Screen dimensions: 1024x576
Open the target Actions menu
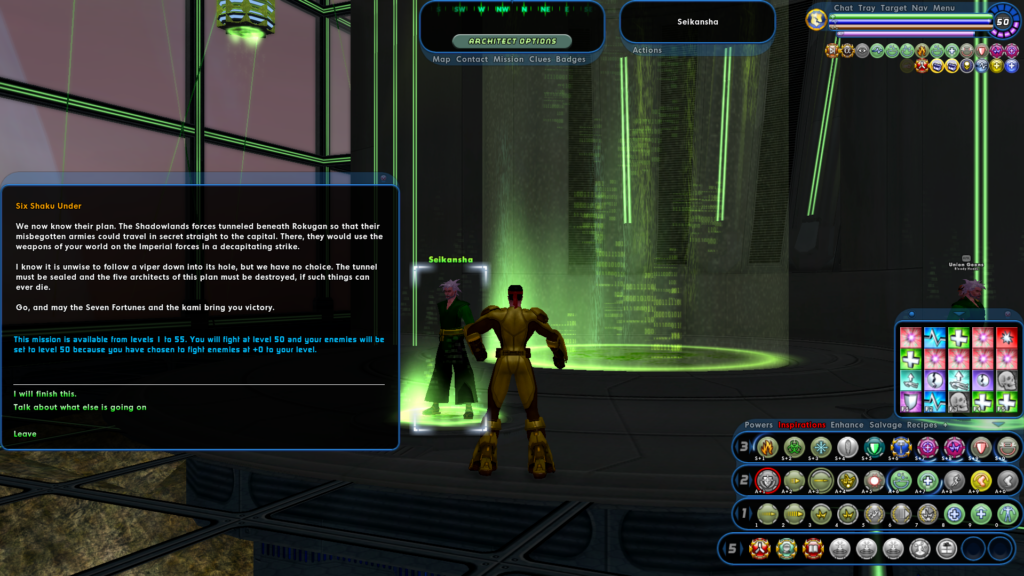tap(647, 50)
